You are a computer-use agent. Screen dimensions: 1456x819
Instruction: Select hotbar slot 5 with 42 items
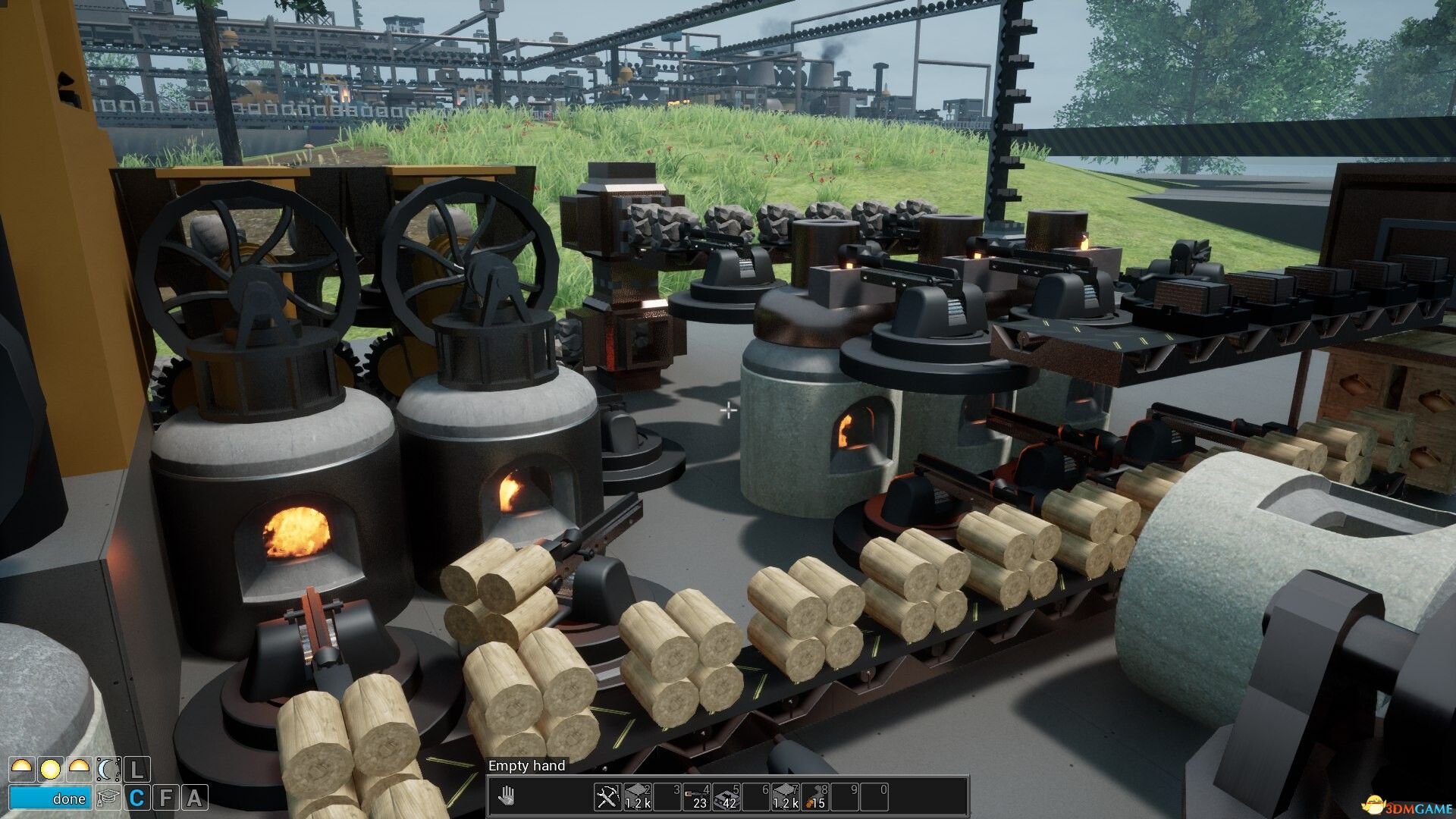tap(726, 796)
